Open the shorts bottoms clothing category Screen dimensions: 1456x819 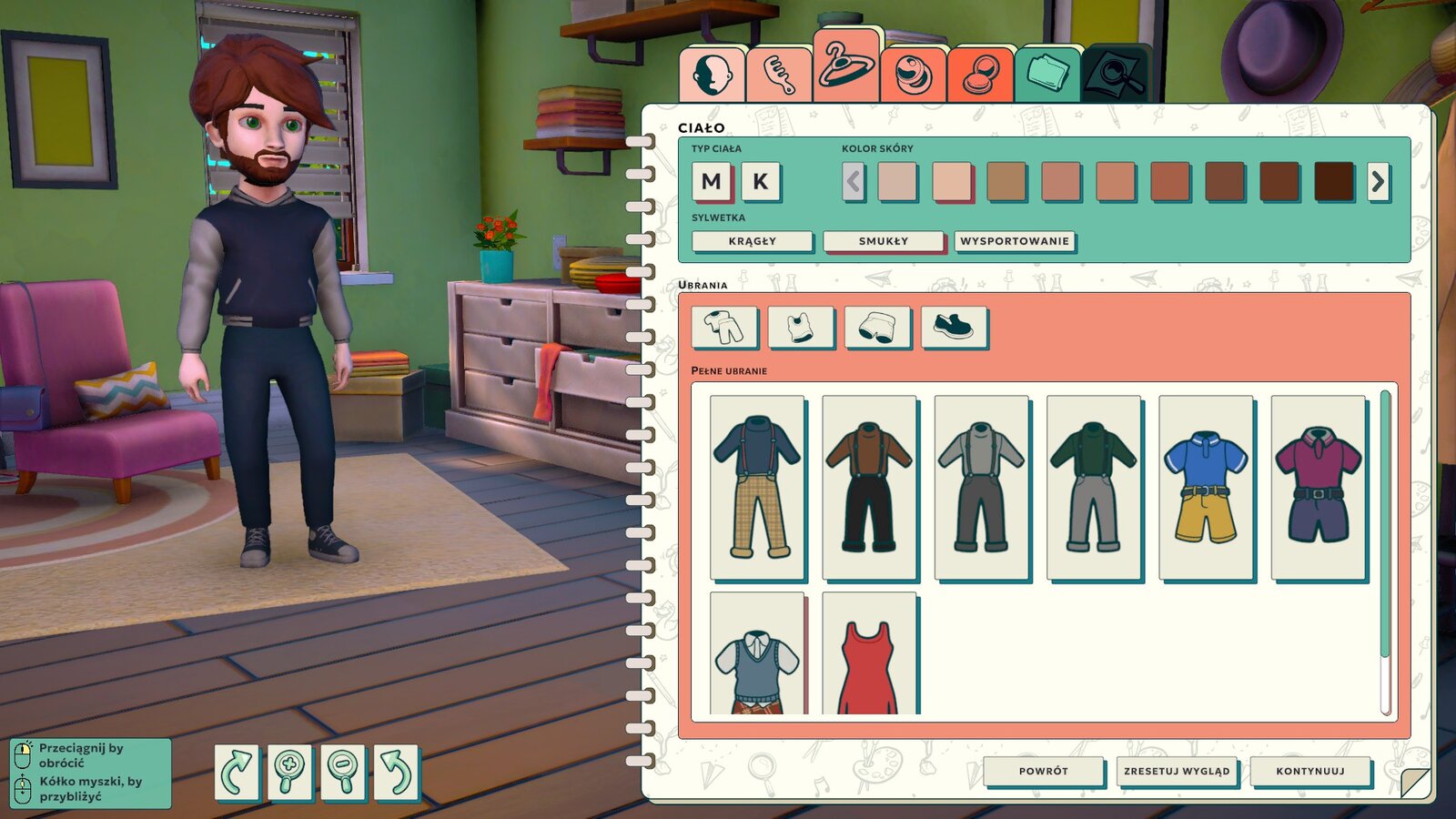[x=876, y=327]
